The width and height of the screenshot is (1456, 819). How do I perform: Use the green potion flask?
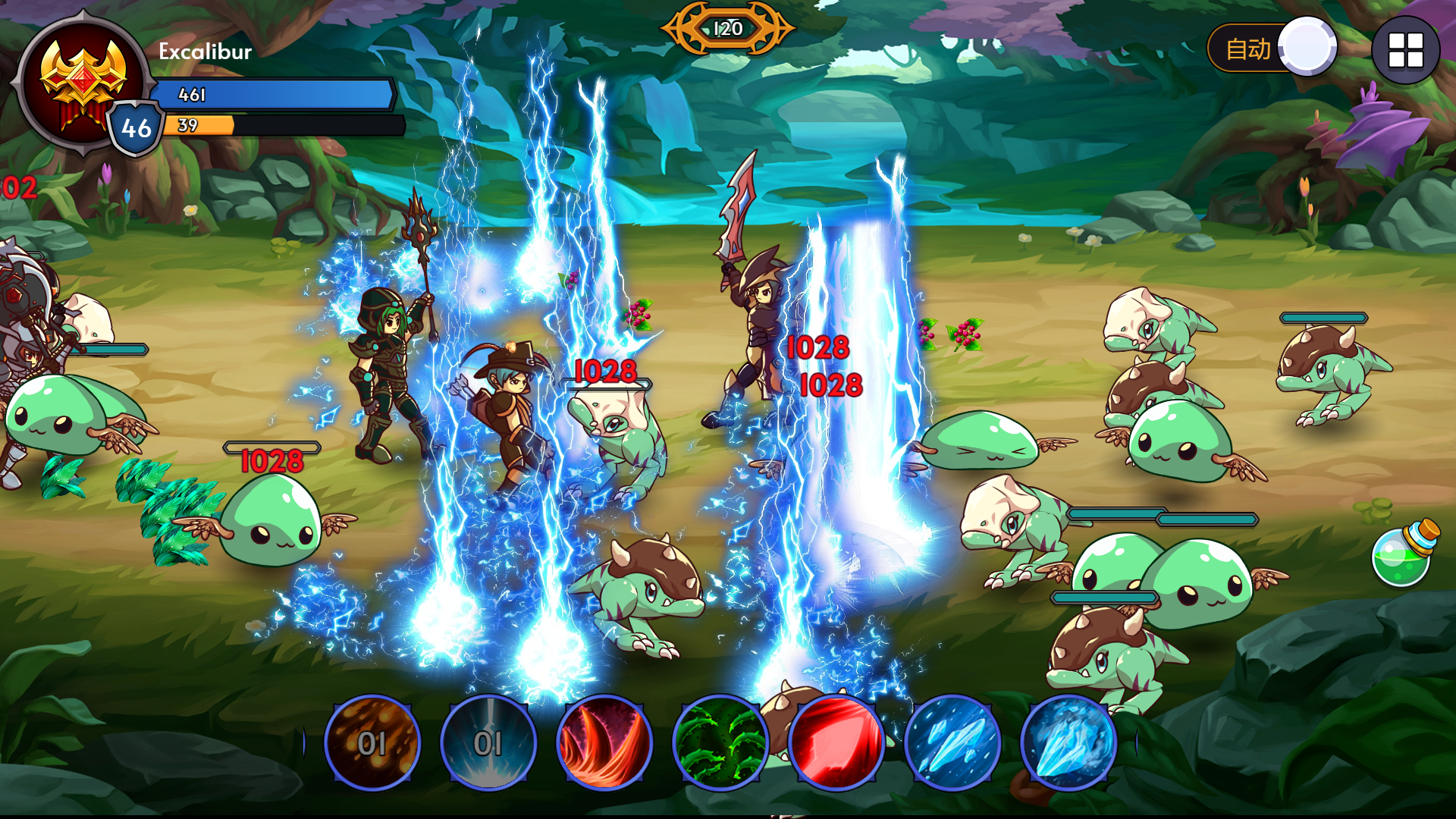pos(1404,555)
